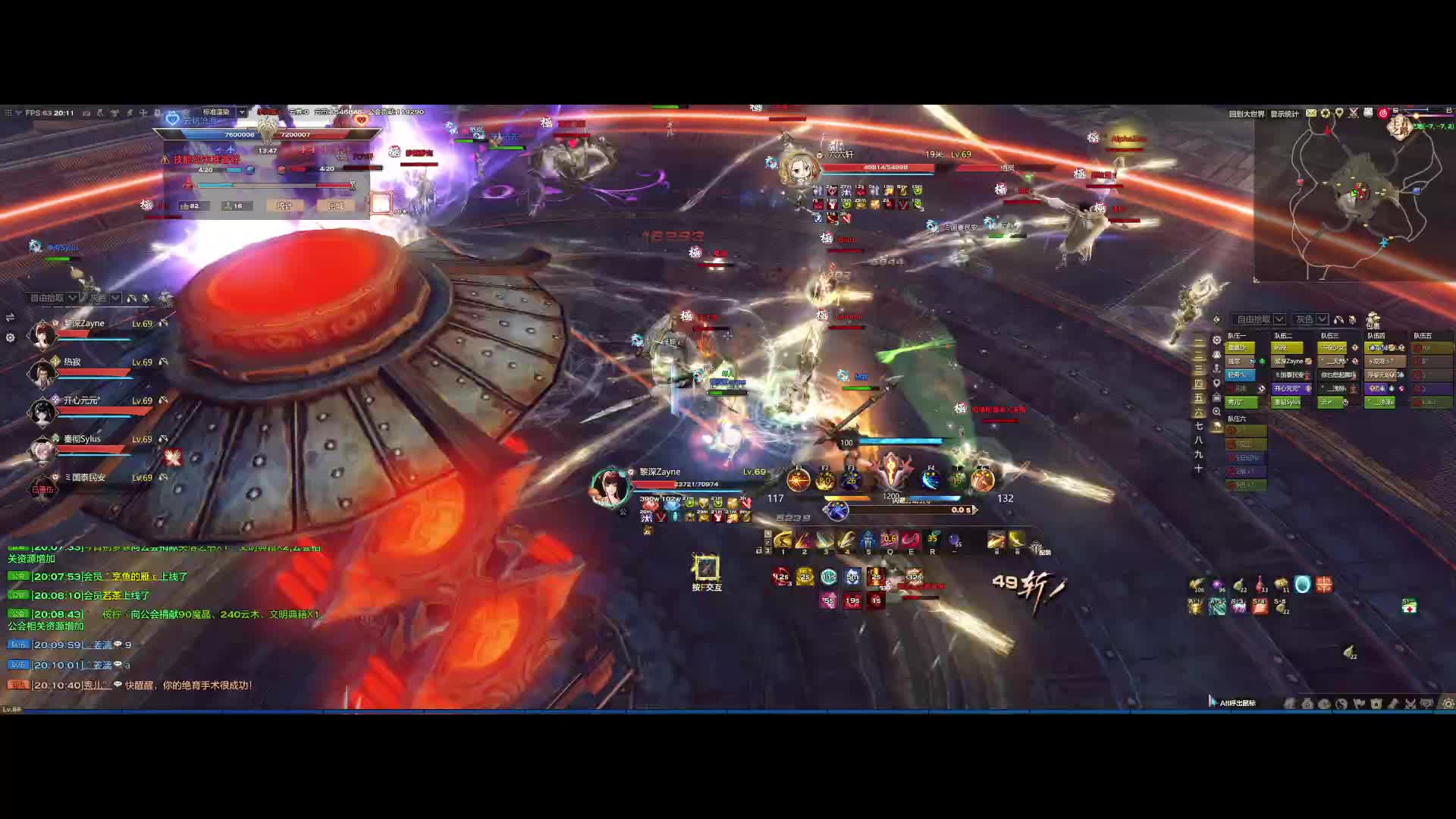1456x819 pixels.
Task: Open the 自由拾取 loot mode dropdown in raid panel
Action: 1260,319
